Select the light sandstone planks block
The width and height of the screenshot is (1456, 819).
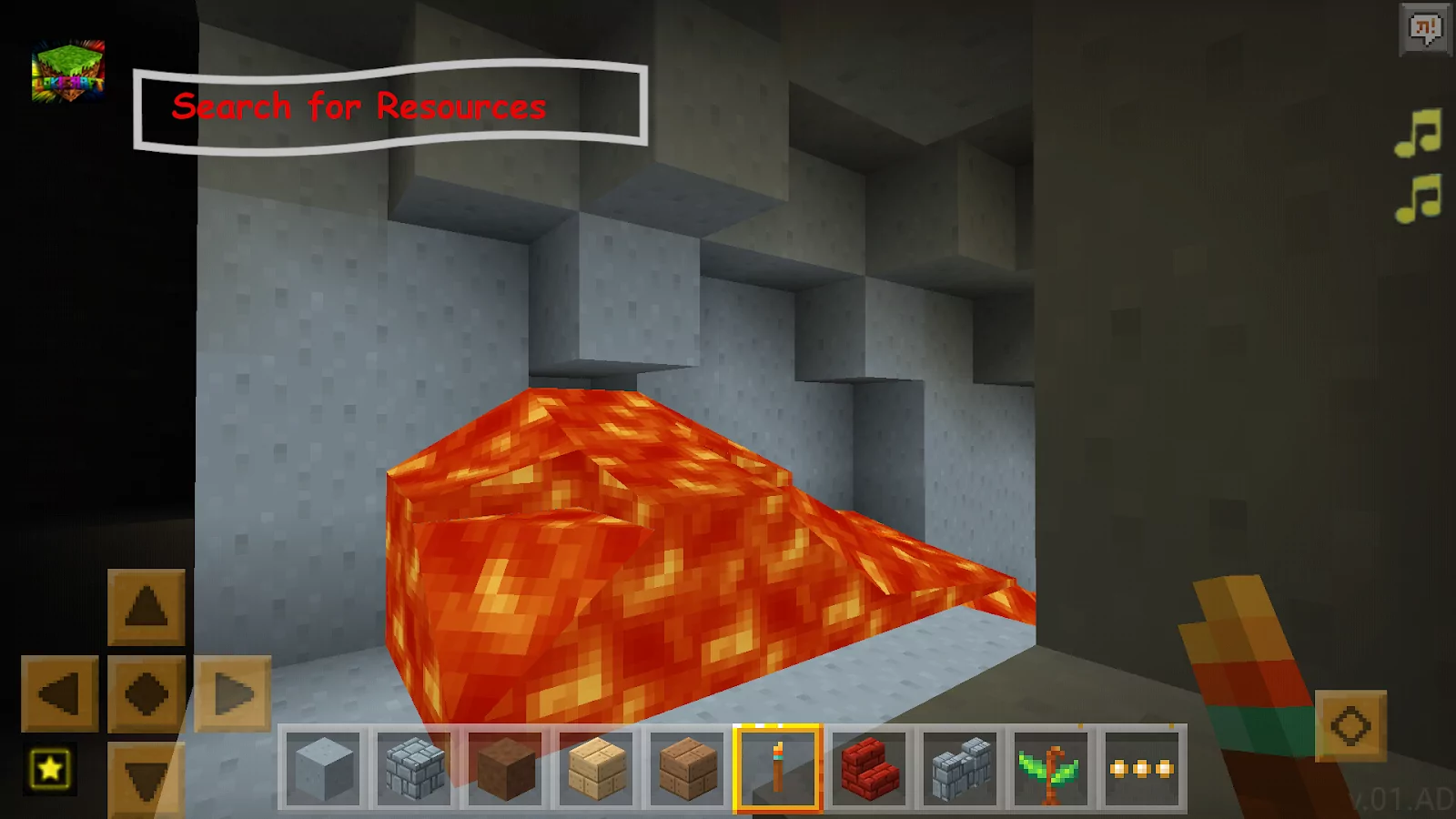[594, 769]
